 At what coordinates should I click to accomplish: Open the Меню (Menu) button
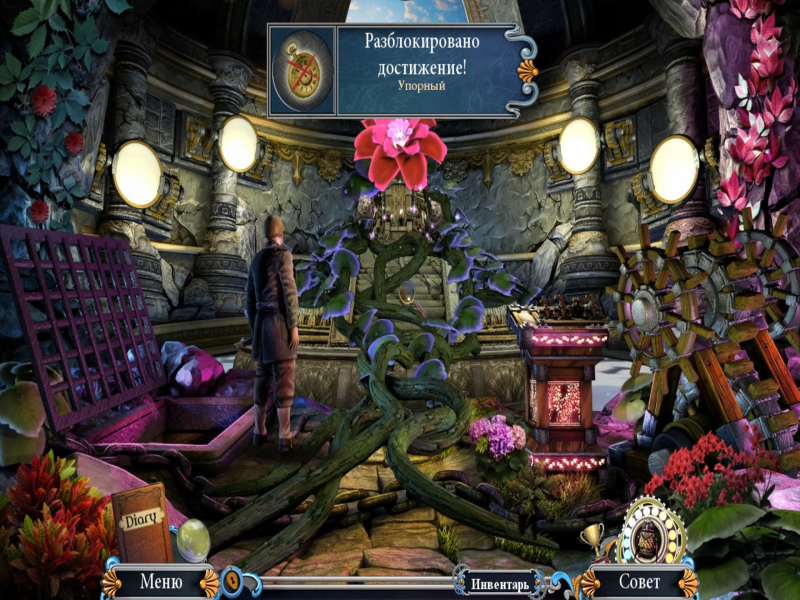point(161,581)
